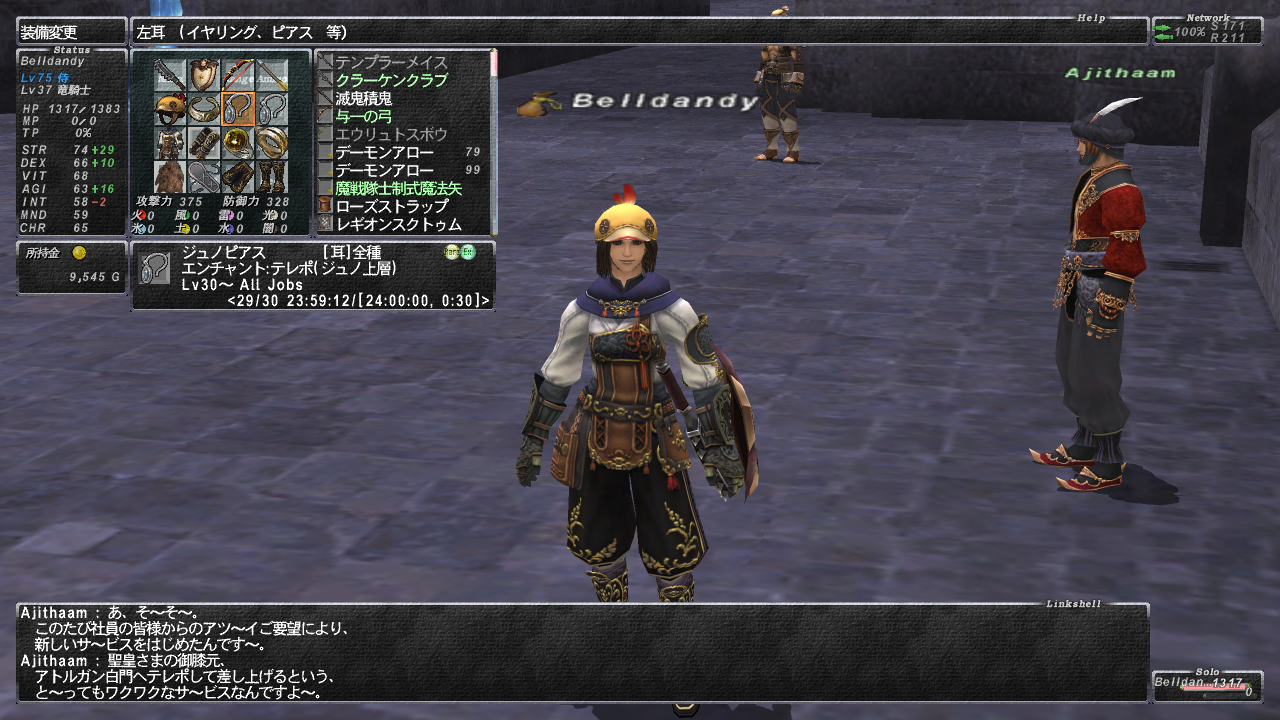Choose レギオンスクトゥム in the item list

pos(399,225)
